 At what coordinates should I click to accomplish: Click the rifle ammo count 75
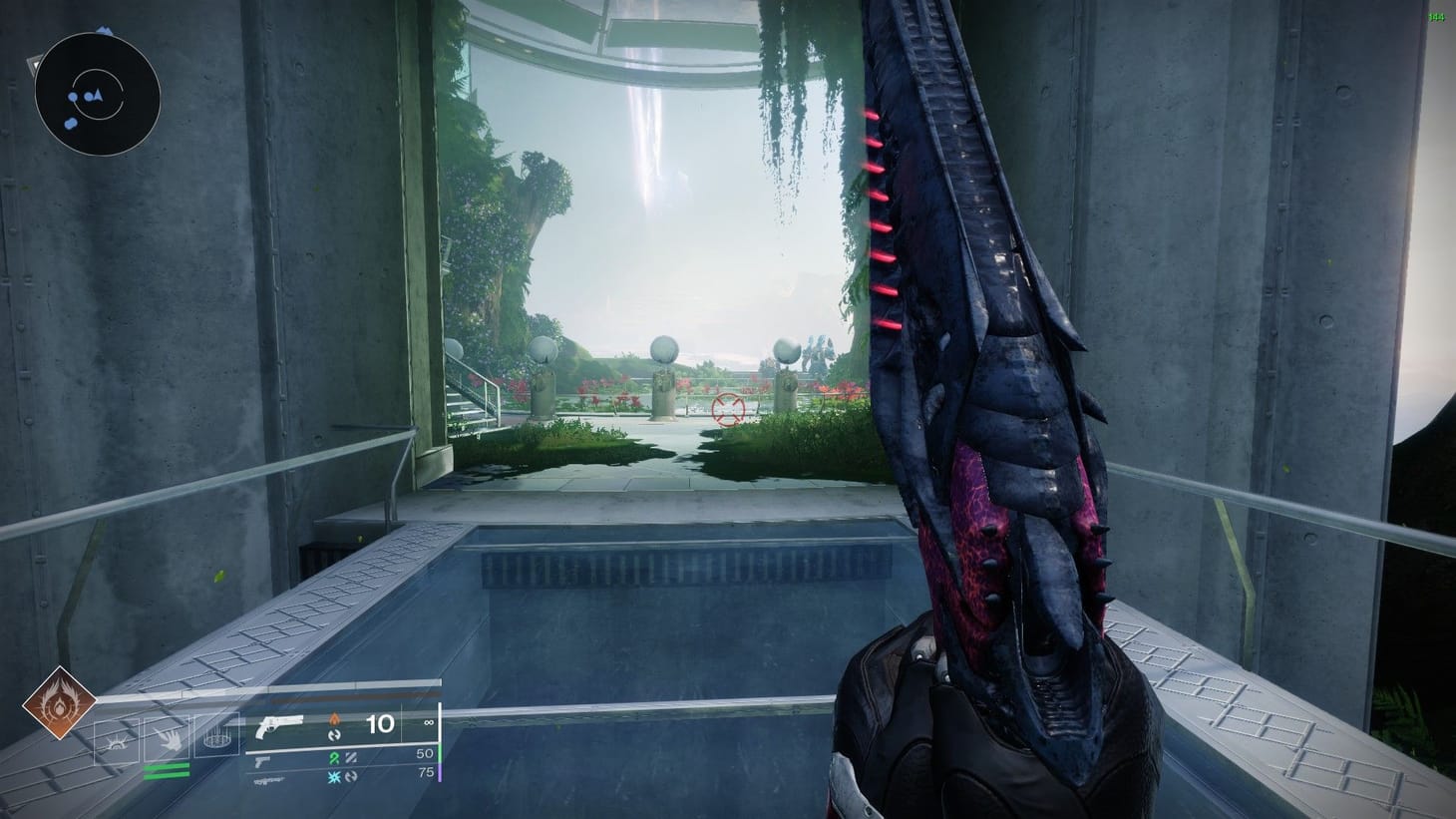click(428, 772)
